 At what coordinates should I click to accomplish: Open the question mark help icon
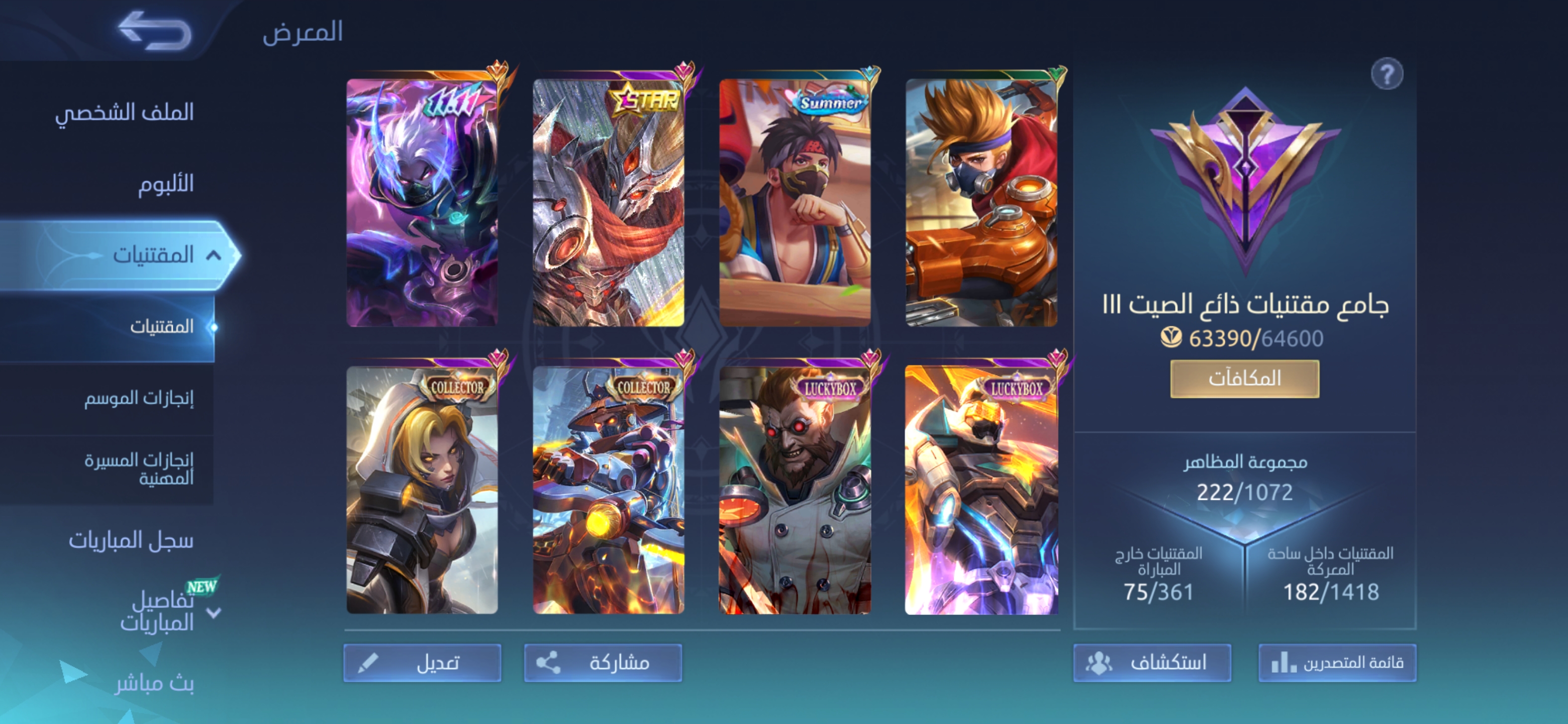click(x=1387, y=74)
